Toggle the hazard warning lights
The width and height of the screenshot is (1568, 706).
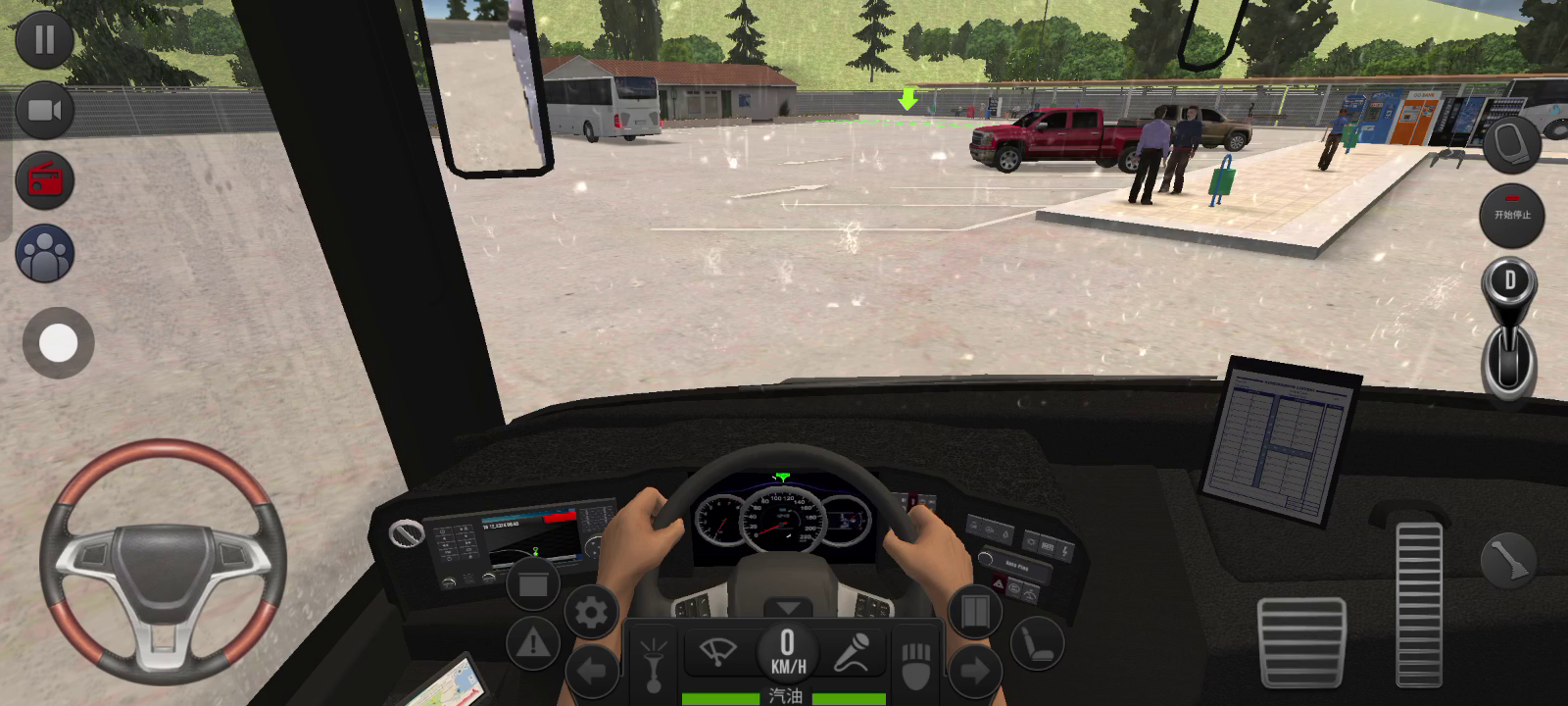pyautogui.click(x=533, y=643)
